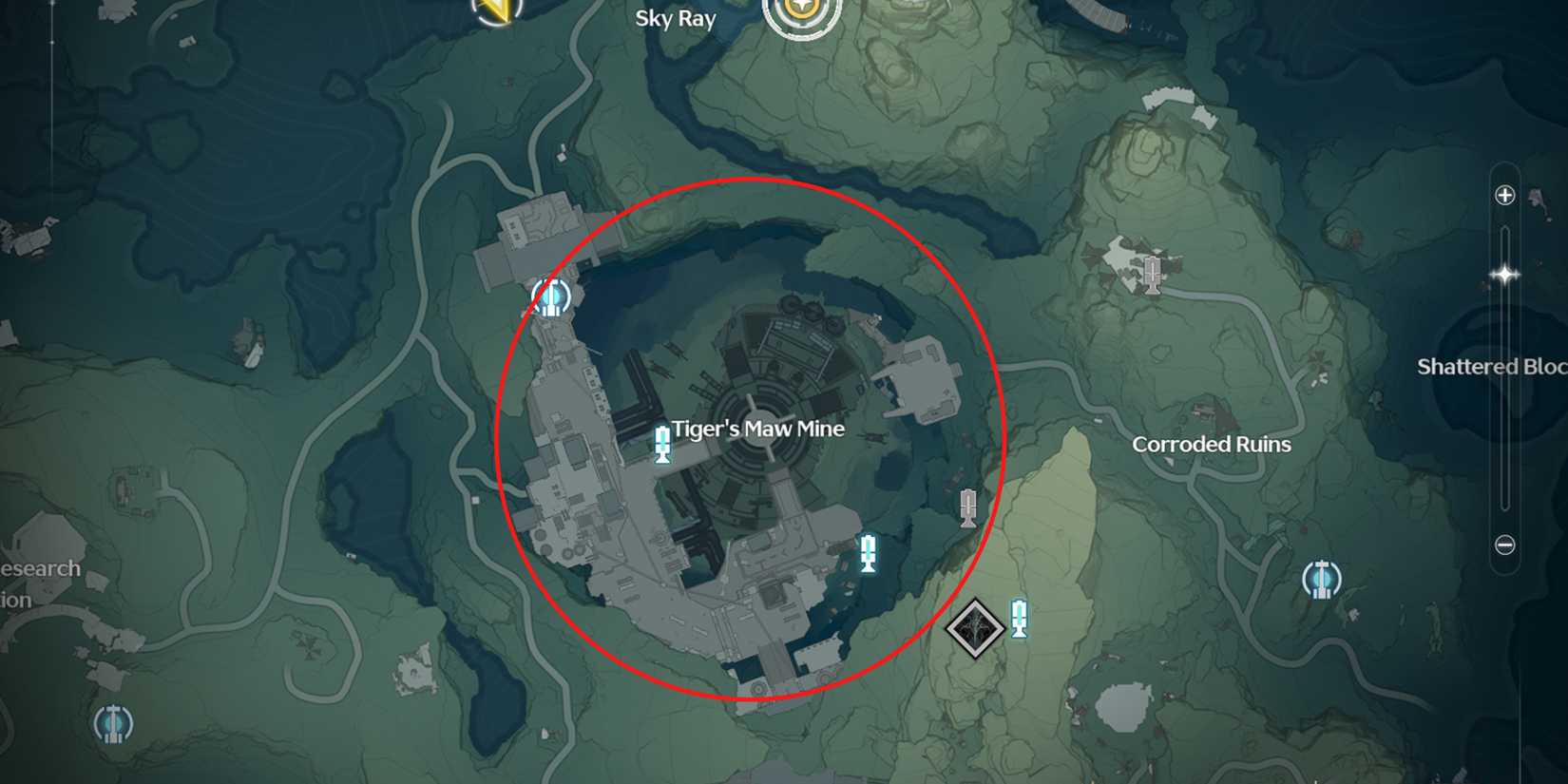Click the Tiger's Maw Mine label
The image size is (1568, 784).
(x=757, y=429)
